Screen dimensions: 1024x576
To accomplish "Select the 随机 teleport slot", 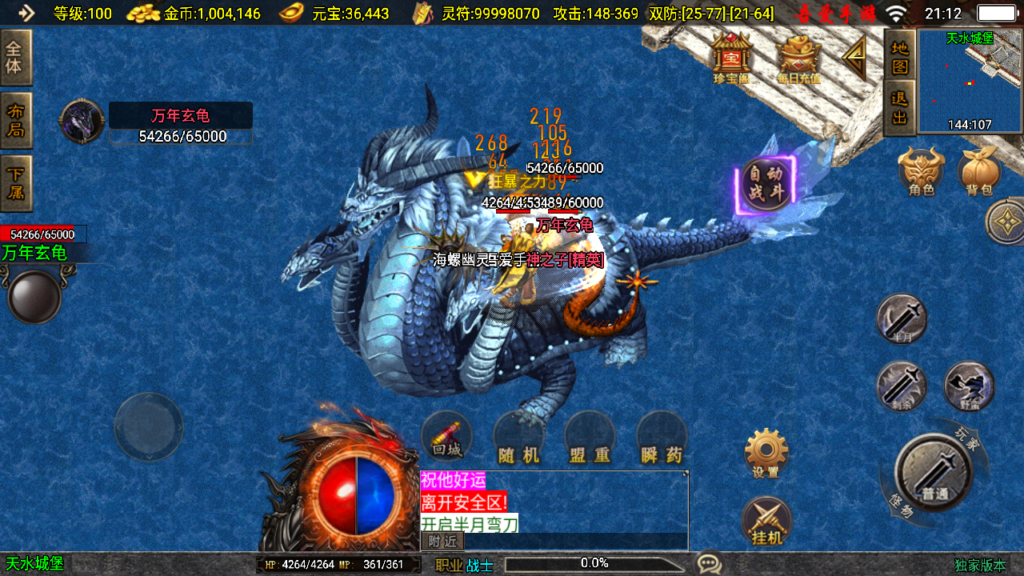I will point(519,438).
